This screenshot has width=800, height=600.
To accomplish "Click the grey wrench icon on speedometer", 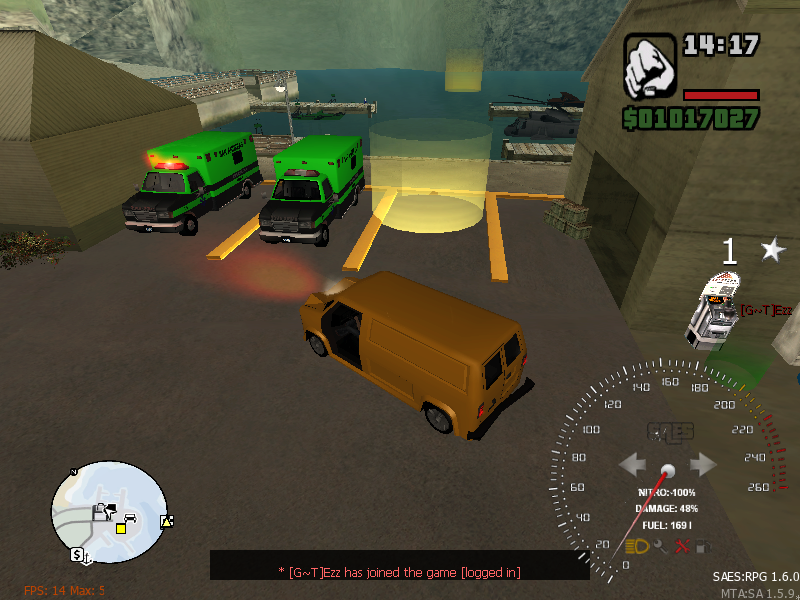I will 660,546.
